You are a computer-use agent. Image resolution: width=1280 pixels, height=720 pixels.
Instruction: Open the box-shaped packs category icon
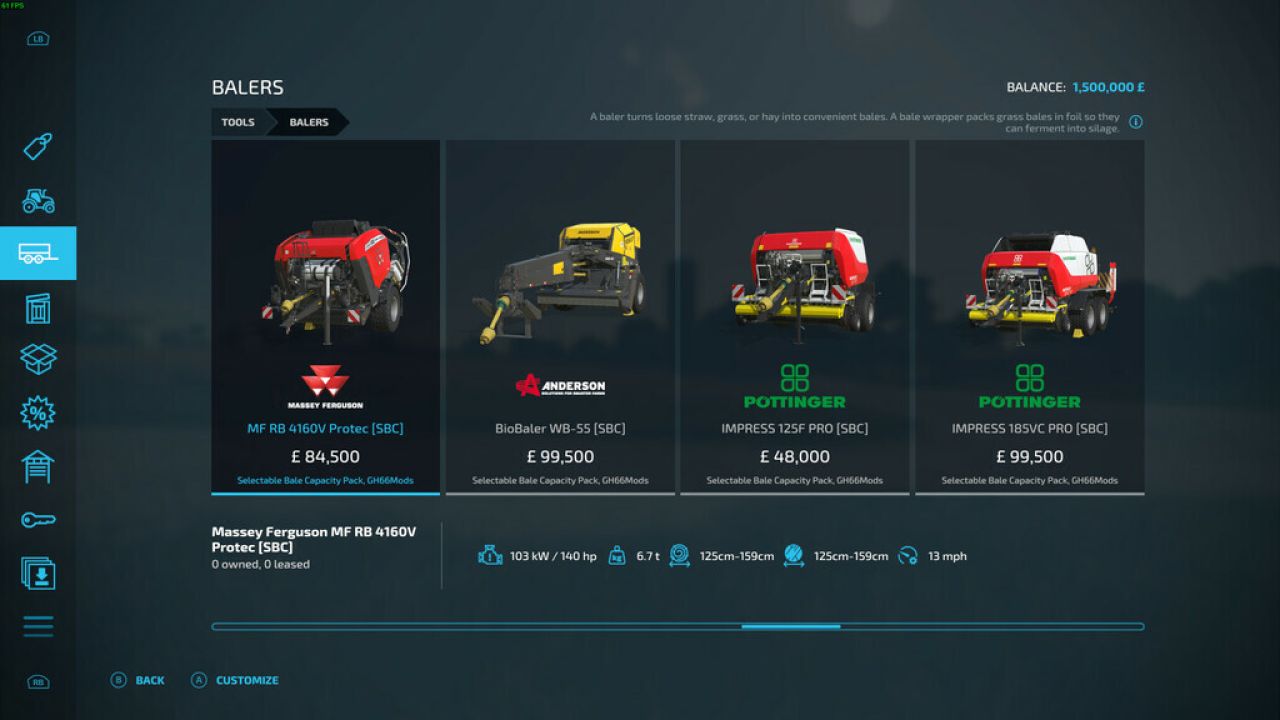pyautogui.click(x=37, y=360)
